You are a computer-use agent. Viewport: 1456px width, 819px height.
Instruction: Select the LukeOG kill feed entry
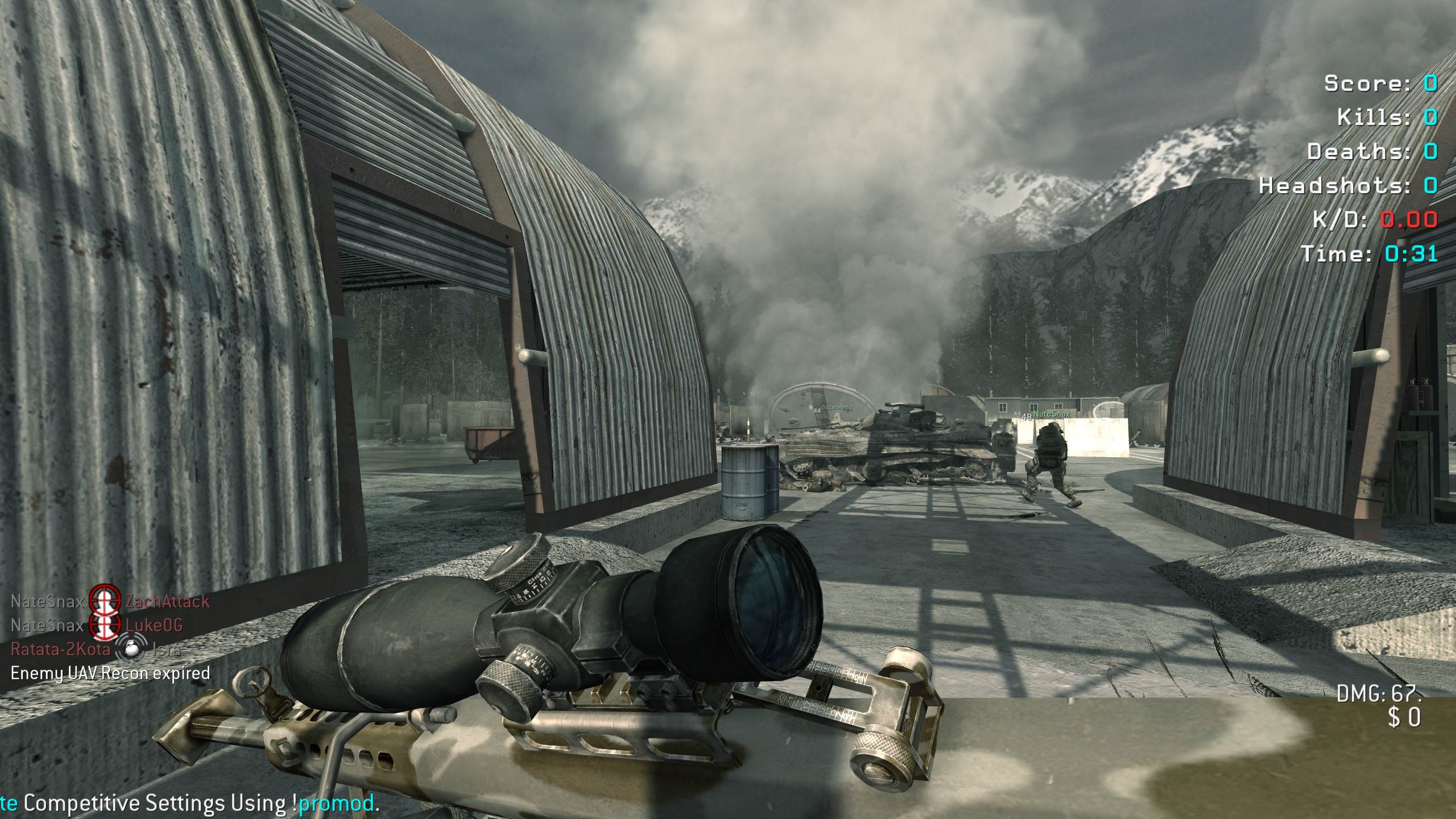[154, 626]
